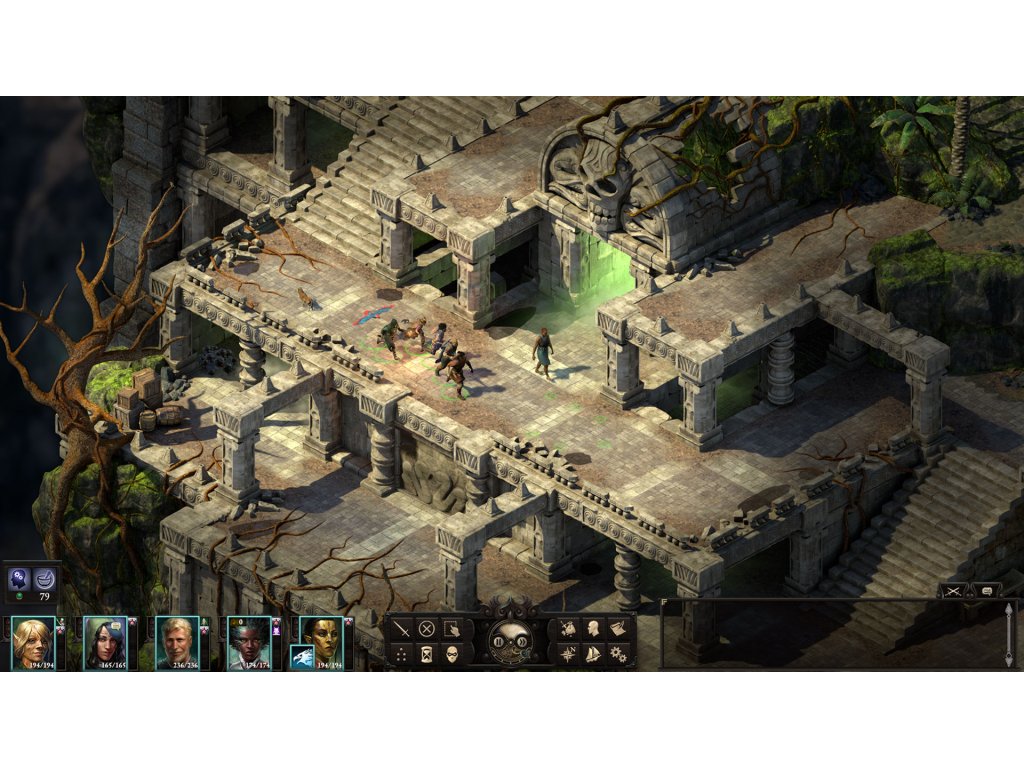Select the blonde elf party portrait

33,641
